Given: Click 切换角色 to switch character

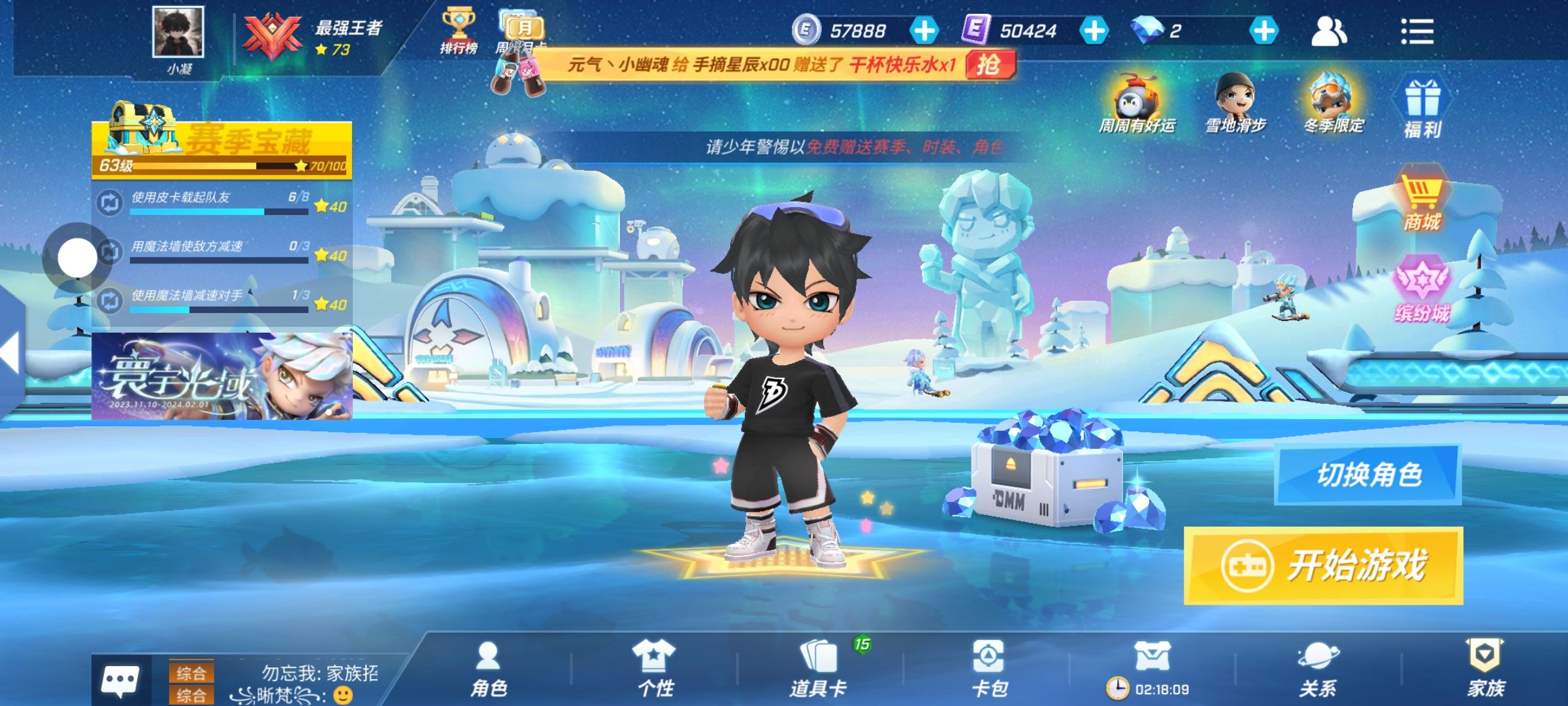Looking at the screenshot, I should (x=1368, y=475).
